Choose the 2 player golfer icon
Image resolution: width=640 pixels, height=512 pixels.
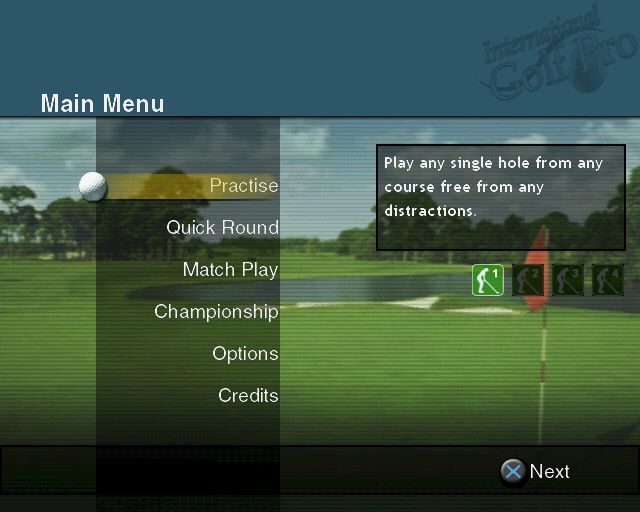(528, 280)
